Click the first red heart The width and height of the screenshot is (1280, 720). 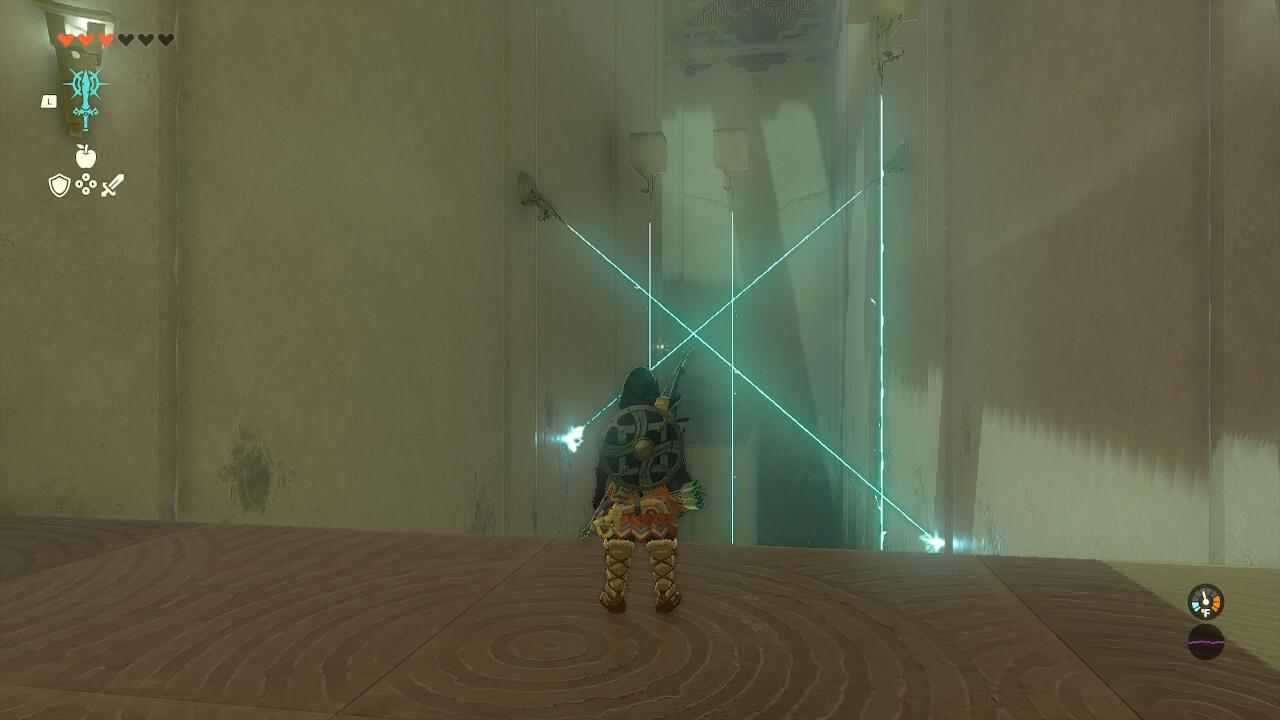(x=65, y=39)
